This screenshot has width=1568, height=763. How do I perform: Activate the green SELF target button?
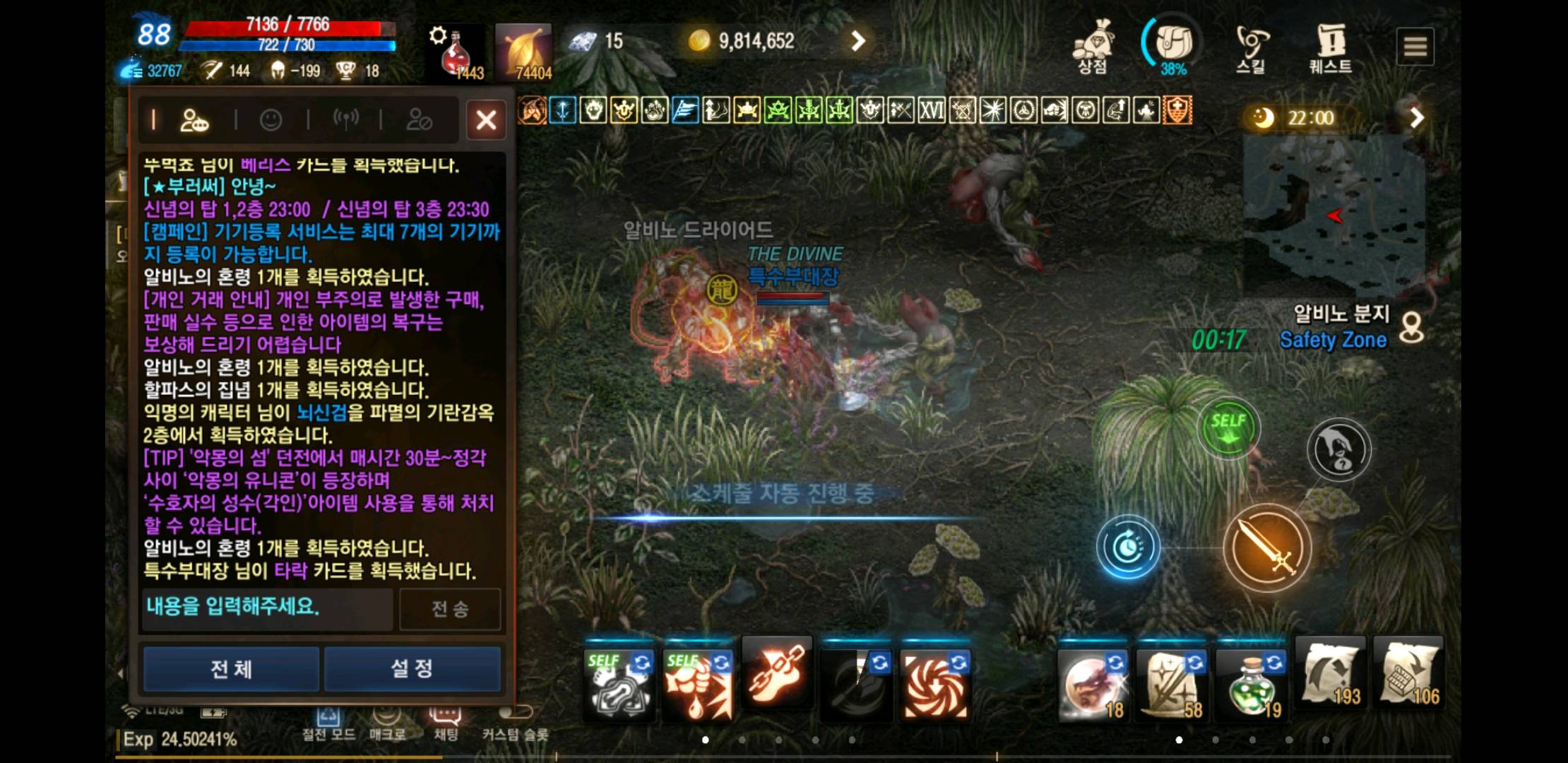coord(1228,429)
